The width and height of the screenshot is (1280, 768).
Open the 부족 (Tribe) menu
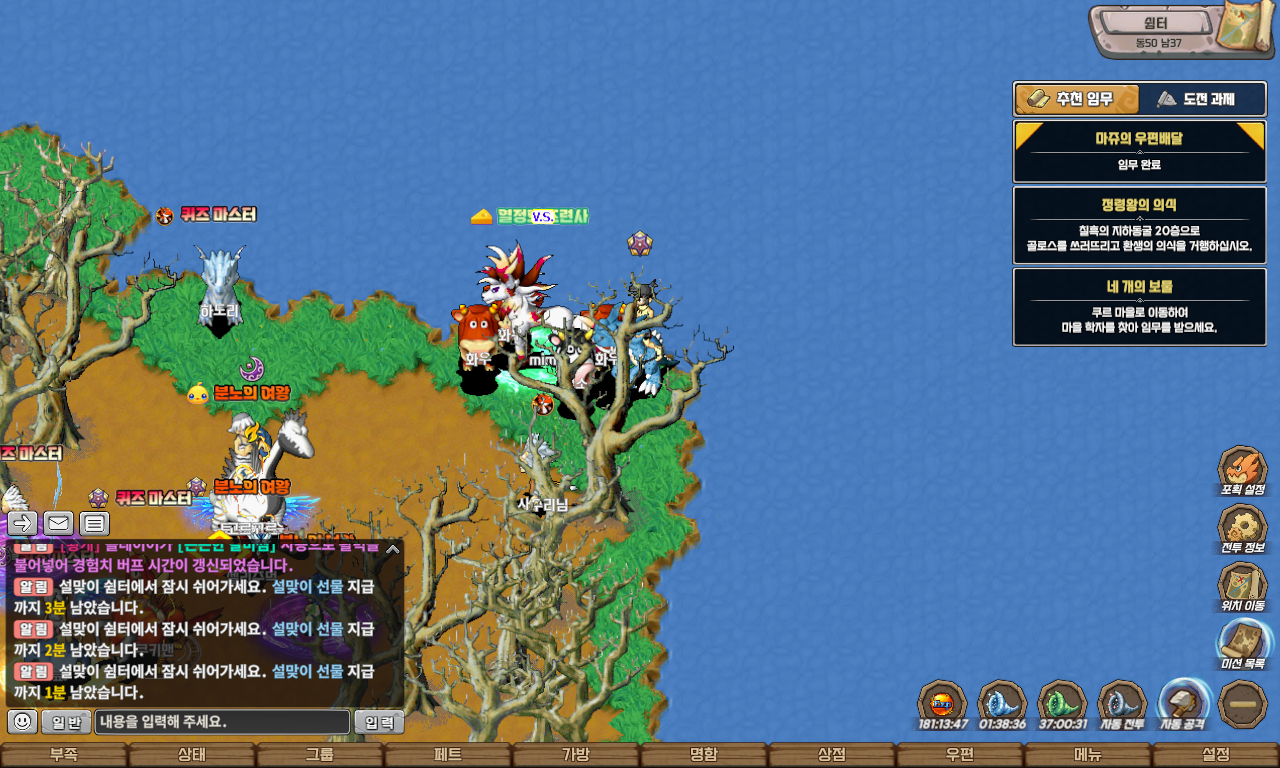pyautogui.click(x=64, y=755)
